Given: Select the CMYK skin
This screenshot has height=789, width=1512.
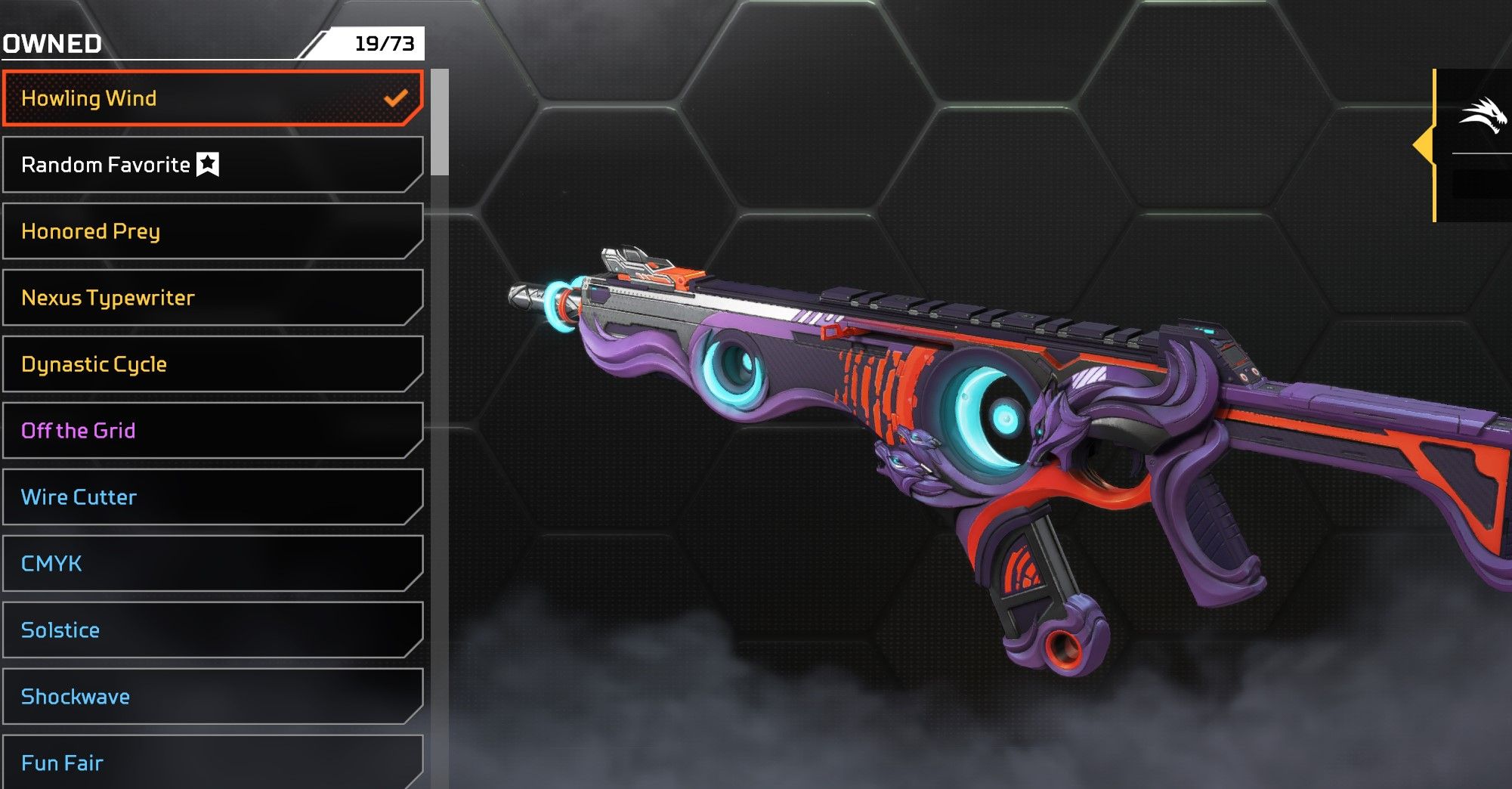Looking at the screenshot, I should click(x=212, y=564).
